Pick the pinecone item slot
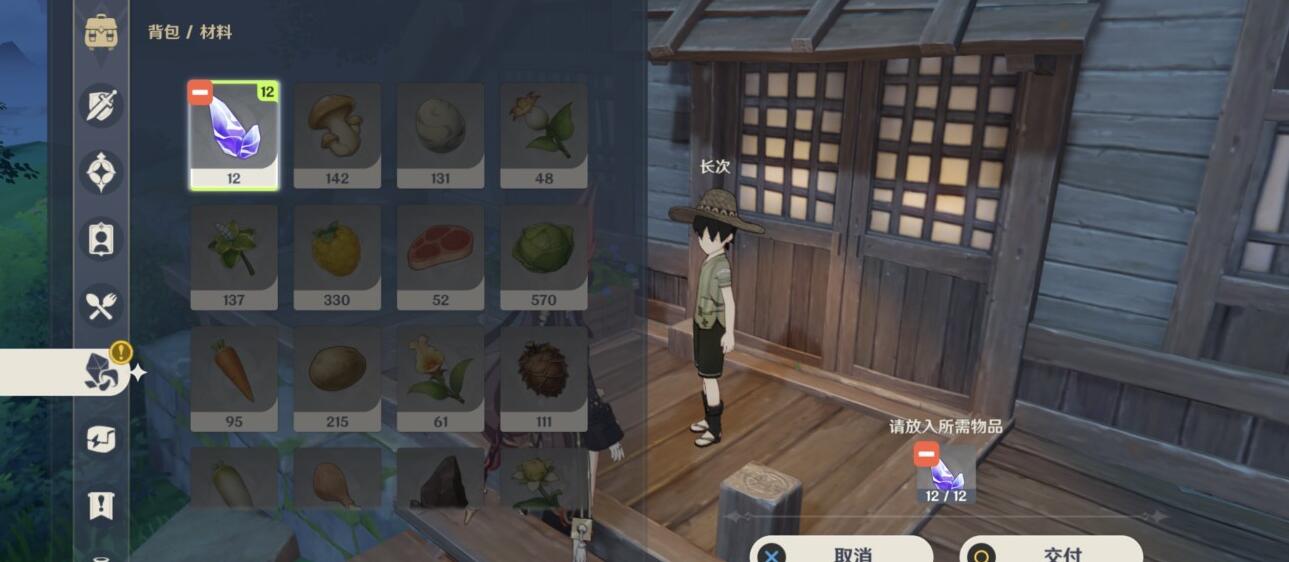Screen dimensions: 1289x562 pos(543,378)
